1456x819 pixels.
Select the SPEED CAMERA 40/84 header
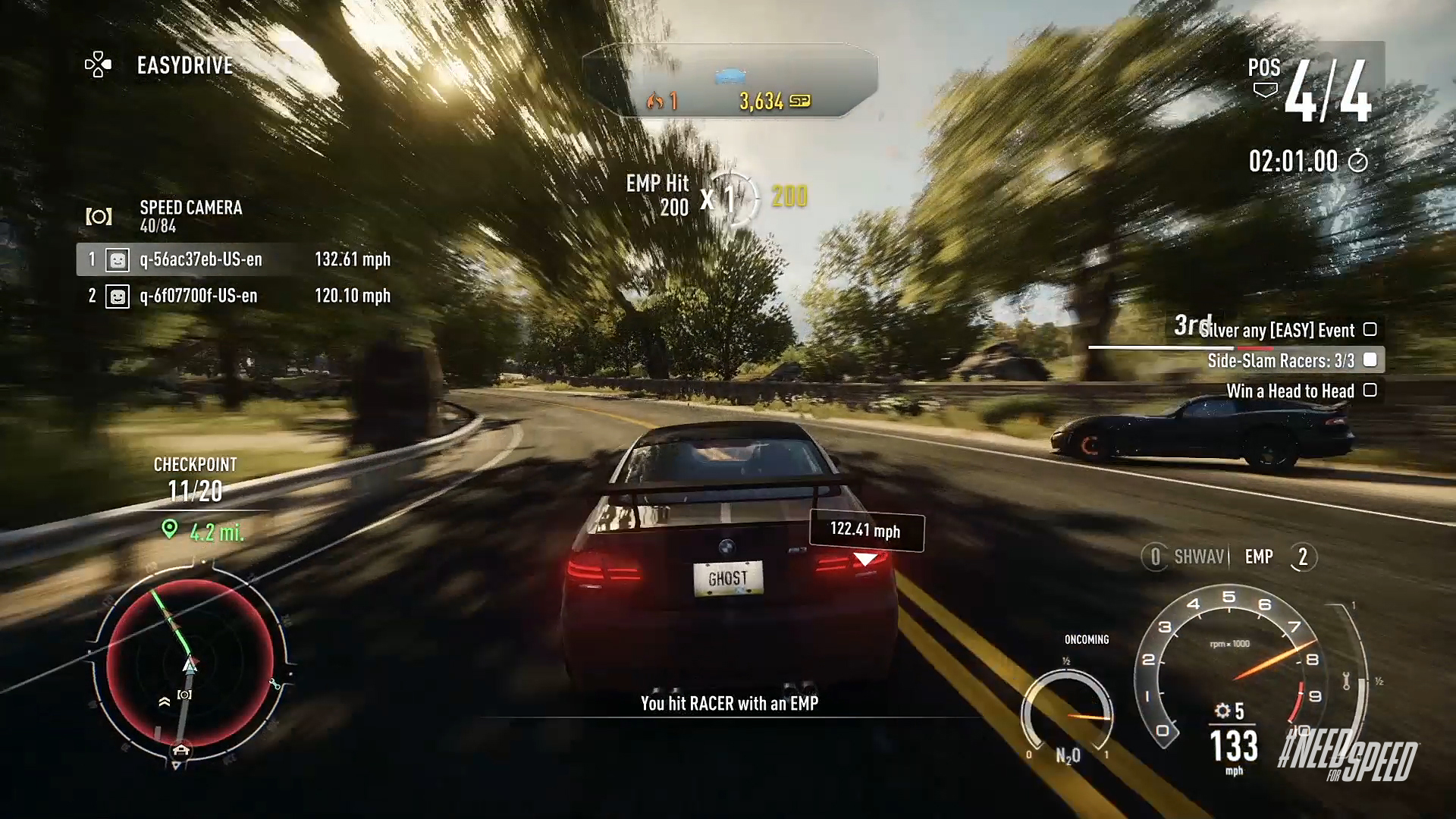190,214
